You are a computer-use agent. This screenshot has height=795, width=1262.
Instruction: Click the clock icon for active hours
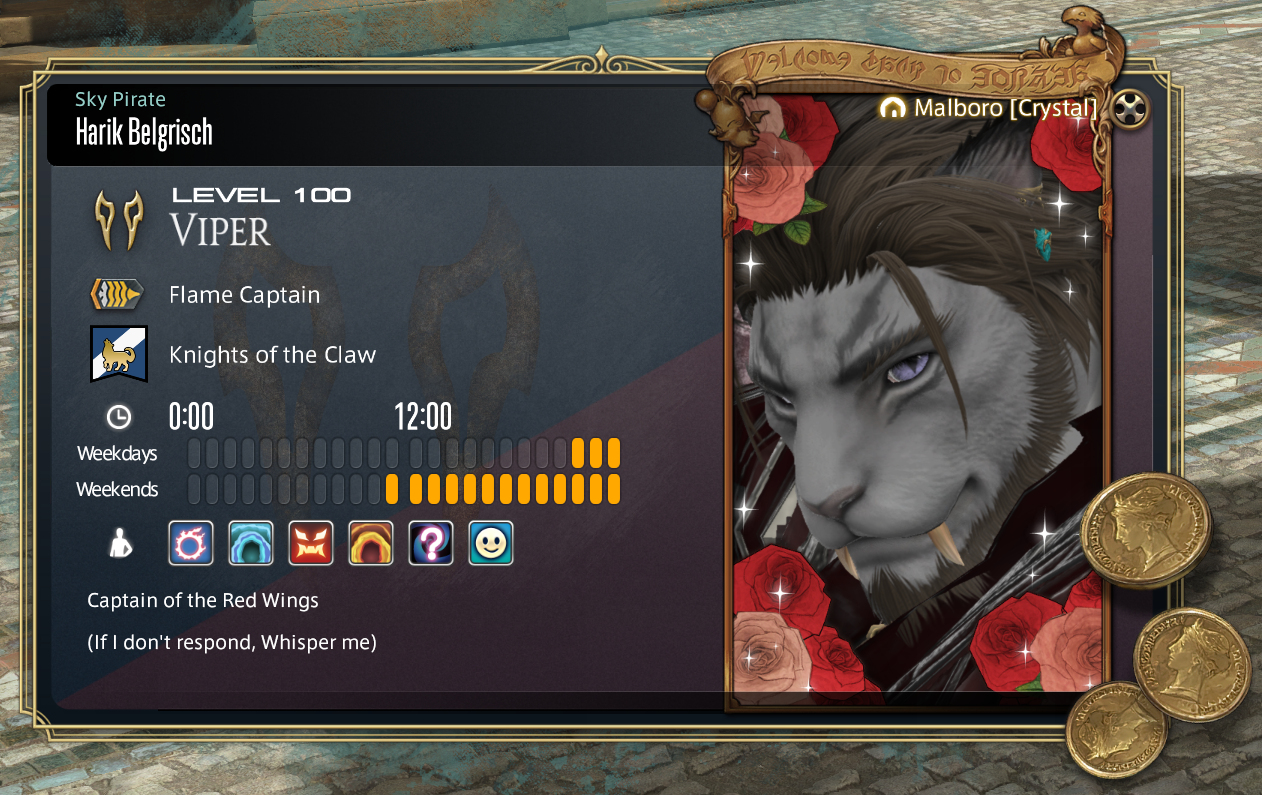118,416
